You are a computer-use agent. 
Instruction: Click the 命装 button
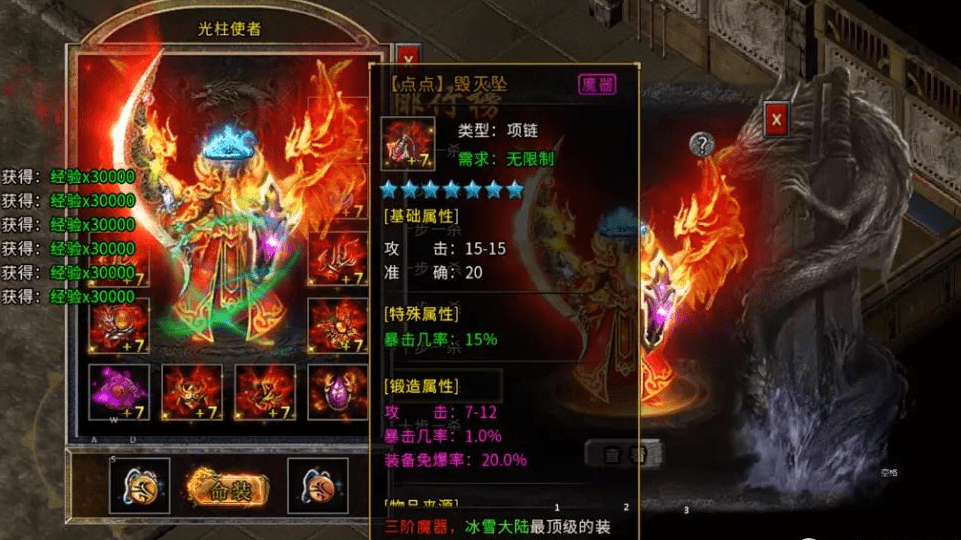click(227, 489)
